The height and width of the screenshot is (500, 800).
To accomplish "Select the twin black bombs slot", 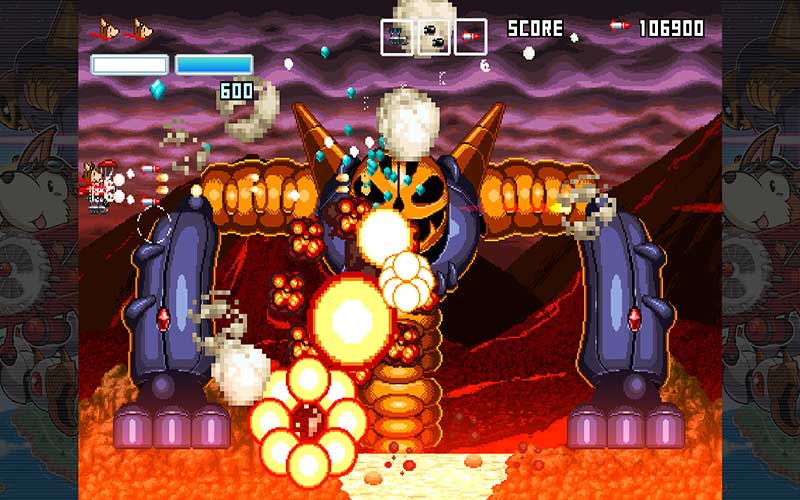I will click(x=434, y=38).
